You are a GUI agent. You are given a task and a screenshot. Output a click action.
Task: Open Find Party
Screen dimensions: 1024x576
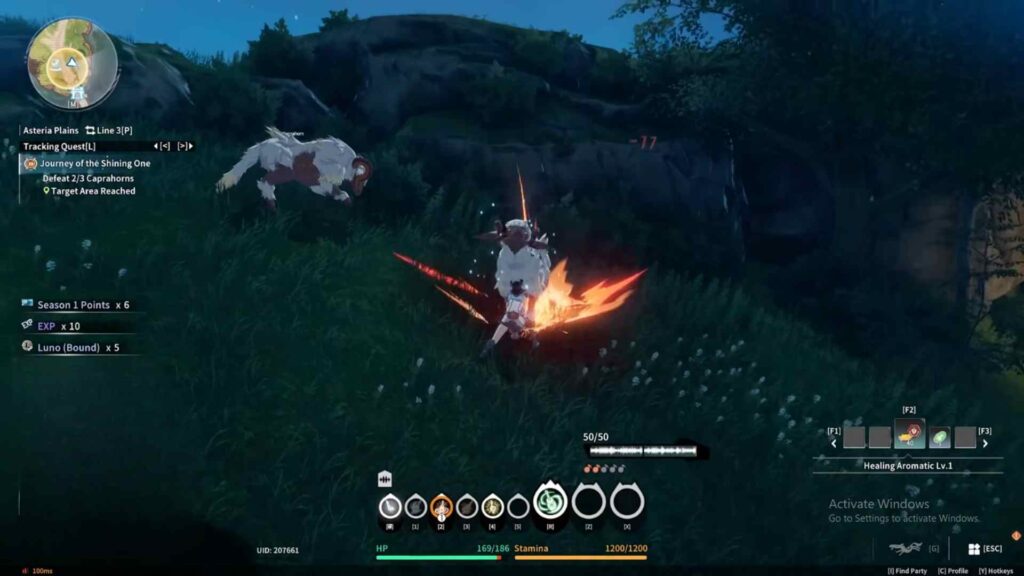(x=908, y=571)
